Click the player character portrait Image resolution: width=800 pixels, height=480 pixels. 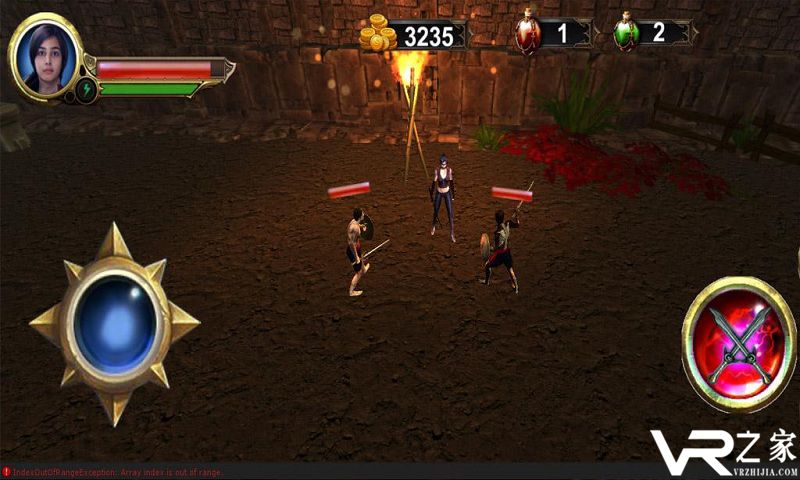(46, 56)
